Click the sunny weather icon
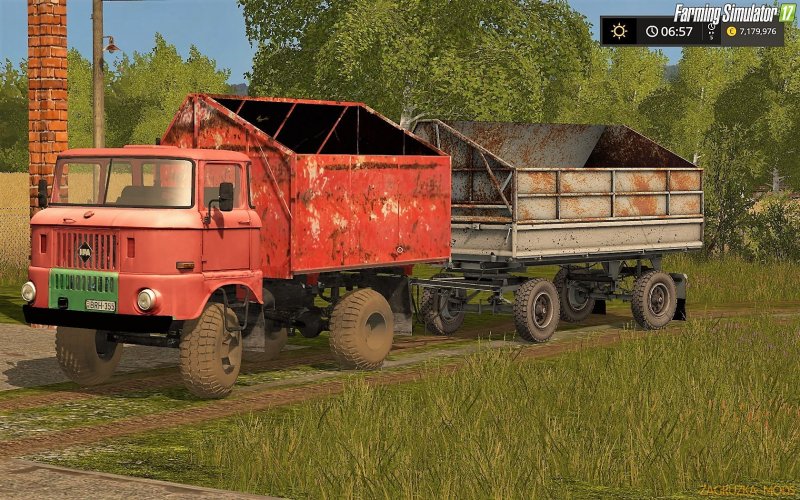800x500 pixels. (x=619, y=31)
